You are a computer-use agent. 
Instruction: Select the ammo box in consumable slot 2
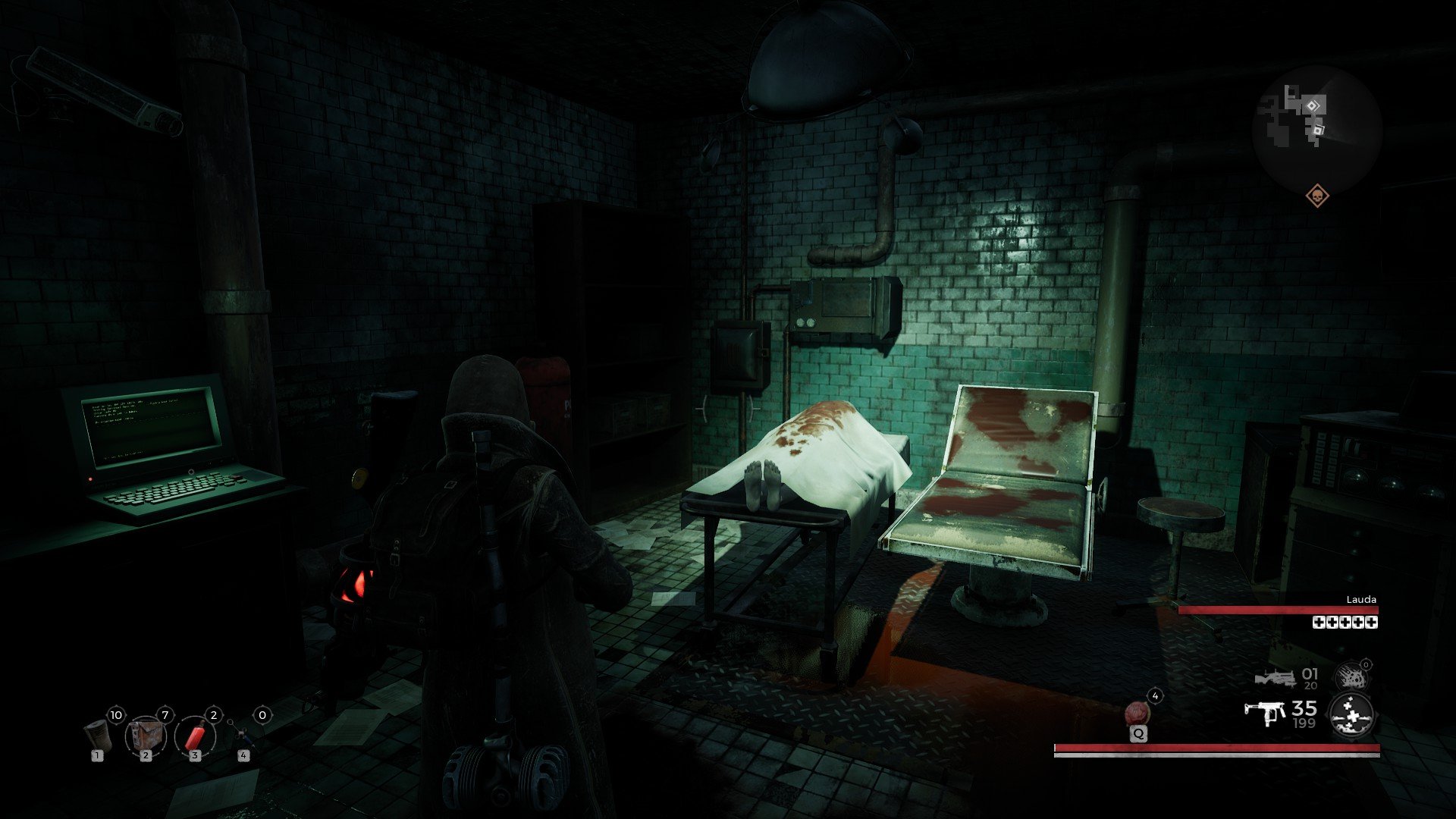(x=146, y=736)
